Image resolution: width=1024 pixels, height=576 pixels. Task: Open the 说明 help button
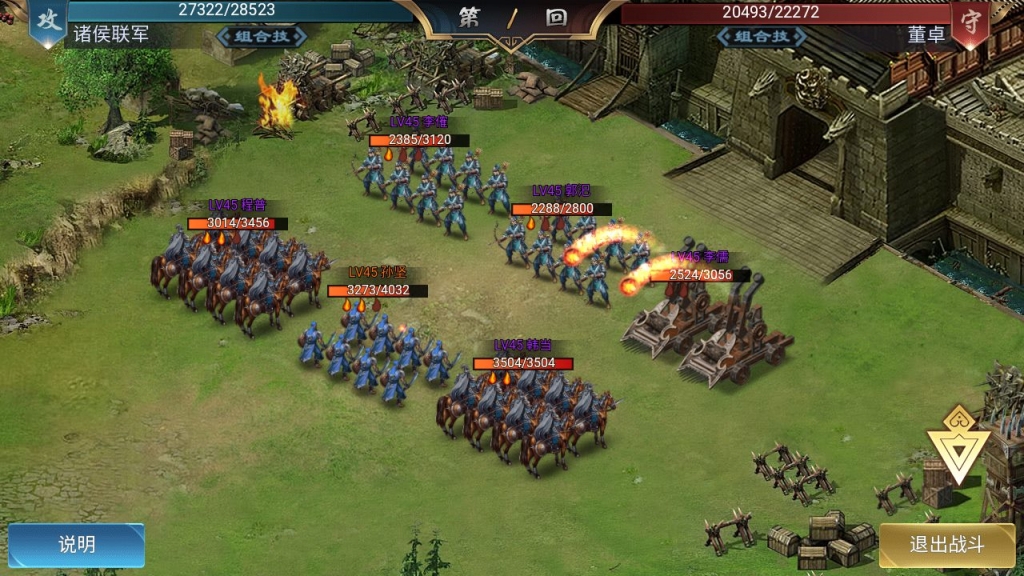click(77, 545)
